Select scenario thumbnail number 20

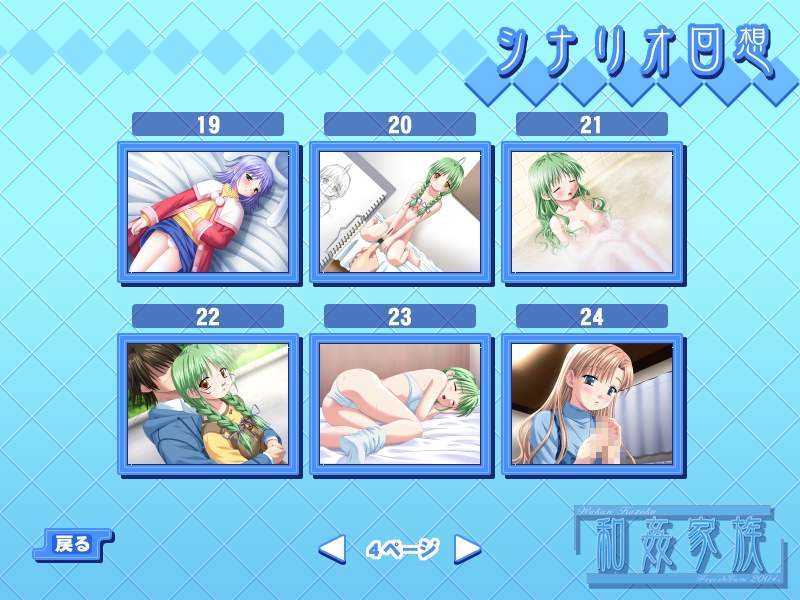pyautogui.click(x=400, y=212)
